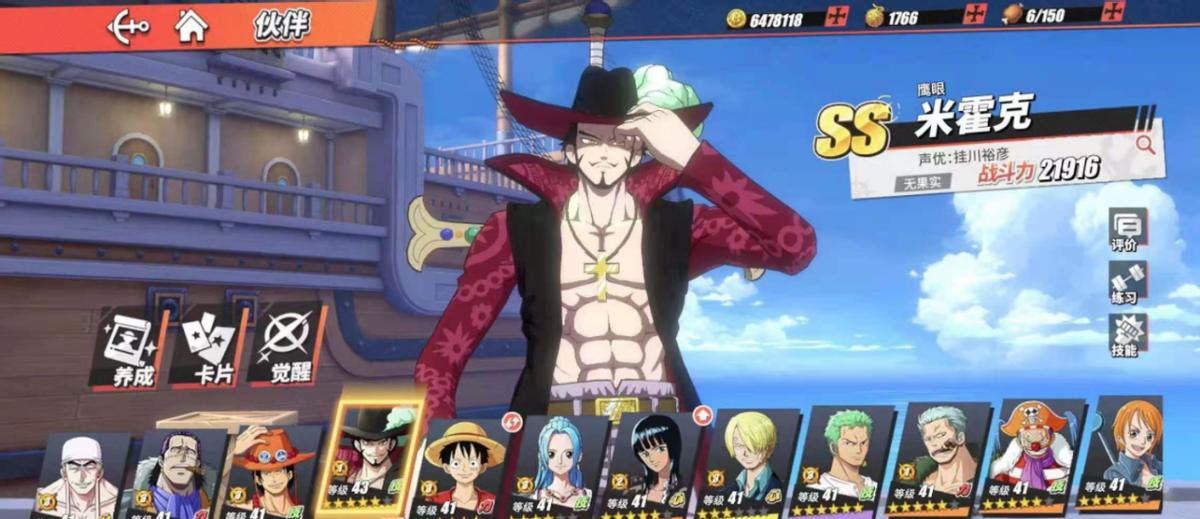Return to the home screen

click(191, 24)
